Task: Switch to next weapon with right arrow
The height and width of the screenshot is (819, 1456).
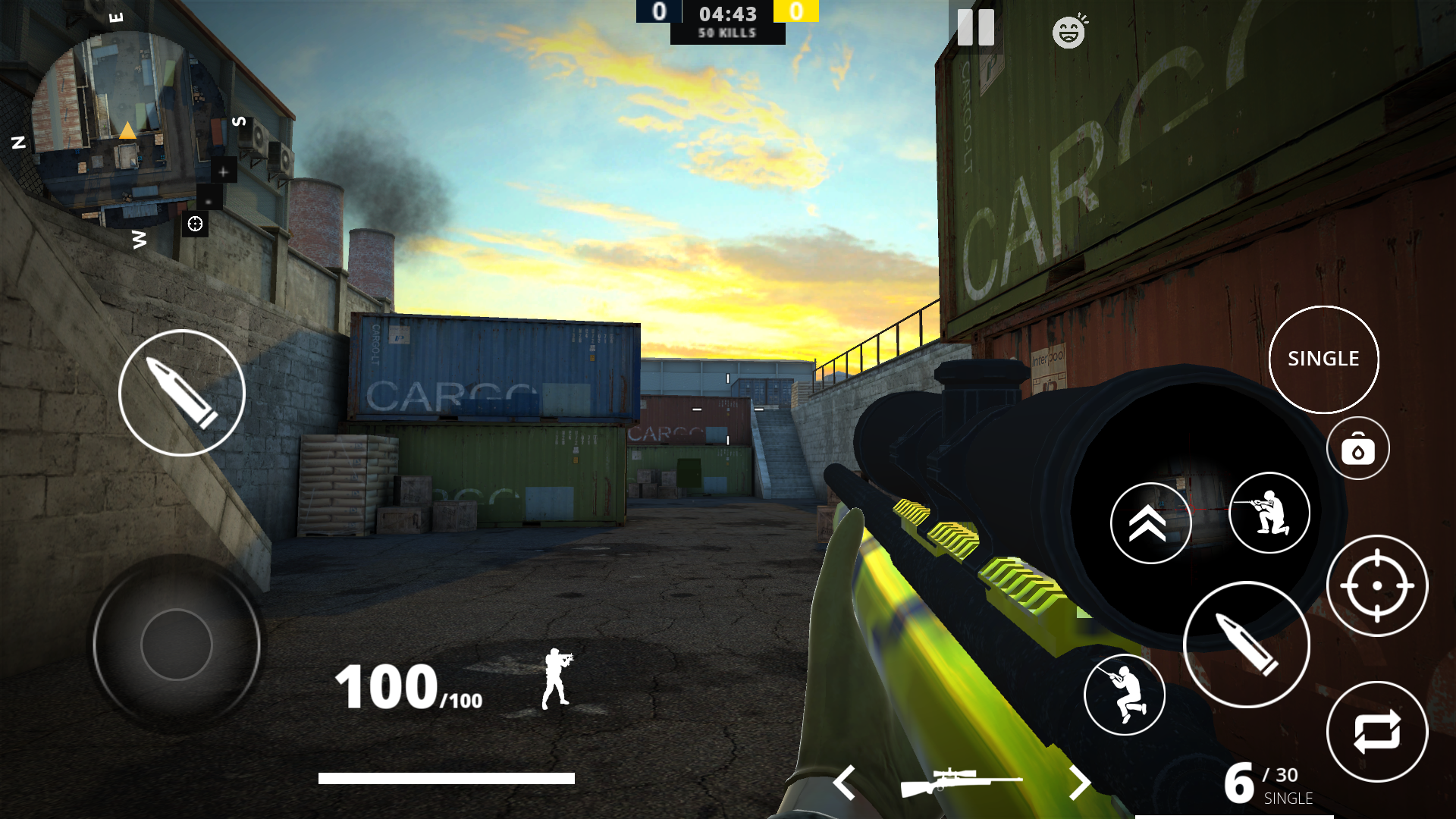Action: [x=1079, y=783]
